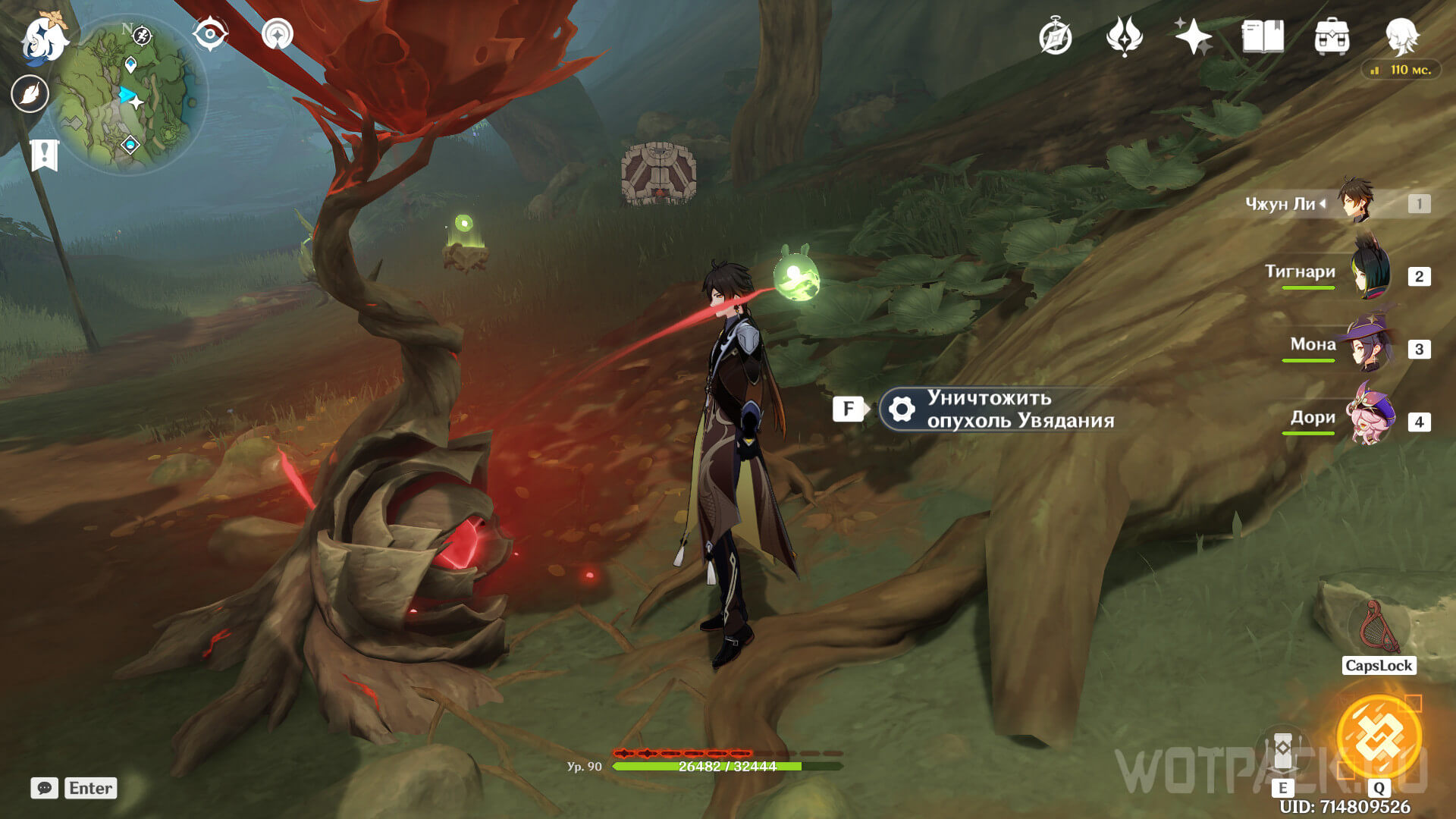This screenshot has width=1456, height=819.
Task: Open the chat box
Action: coord(45,788)
